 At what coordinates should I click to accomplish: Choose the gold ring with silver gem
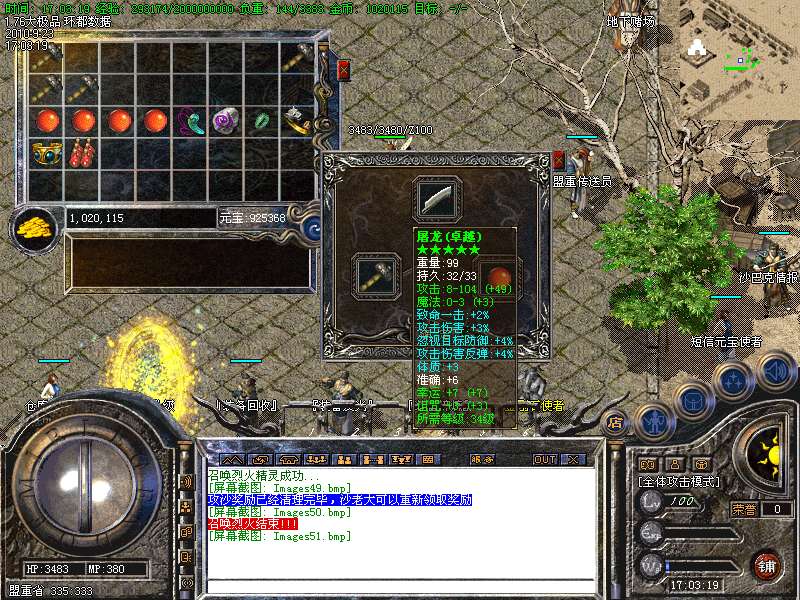point(296,122)
